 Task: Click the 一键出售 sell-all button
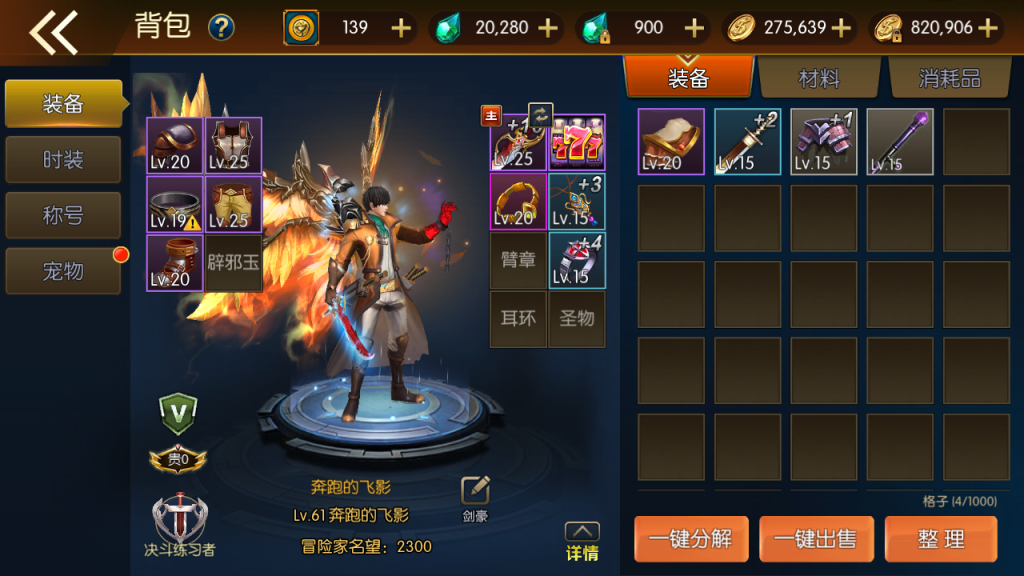816,539
